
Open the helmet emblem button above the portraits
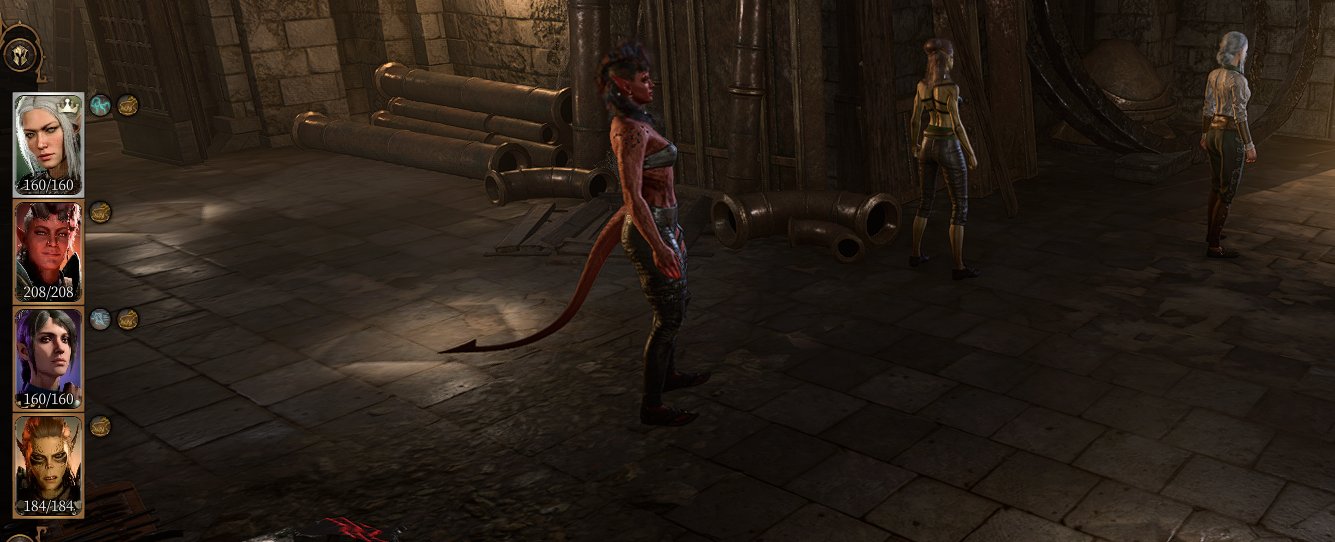[19, 56]
